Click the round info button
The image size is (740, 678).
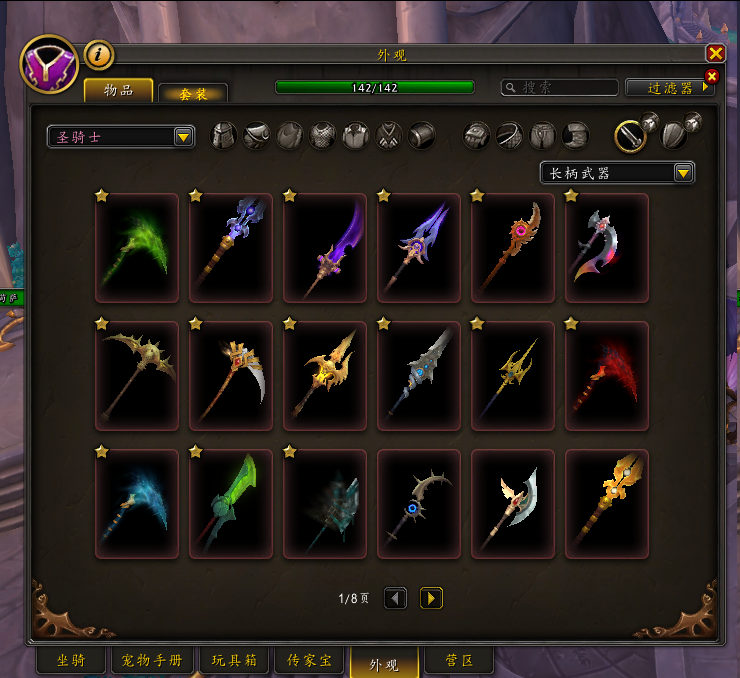point(98,54)
